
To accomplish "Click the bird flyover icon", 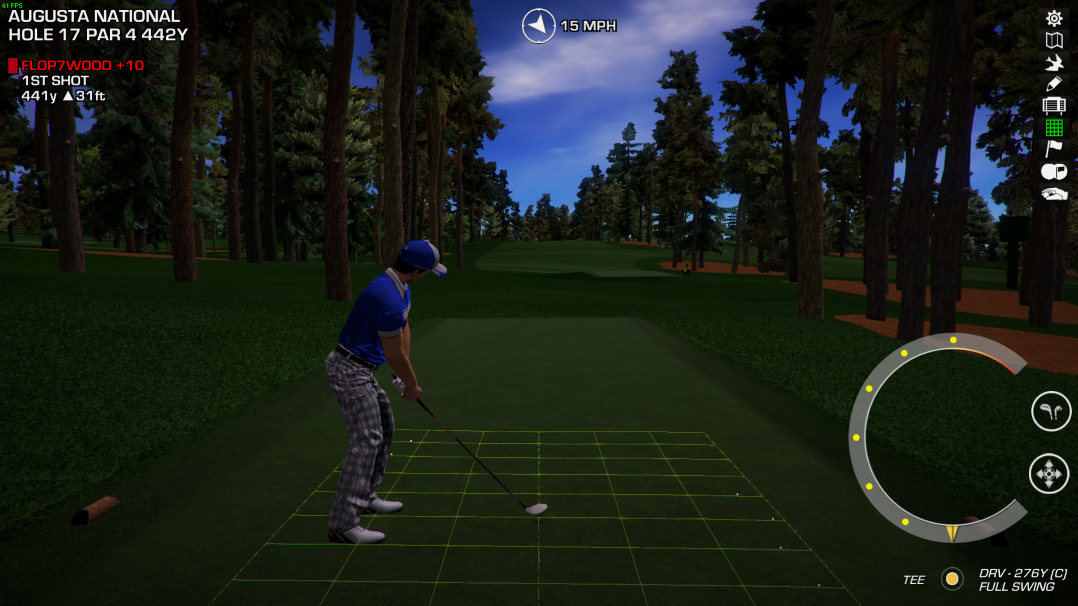I will [1053, 62].
